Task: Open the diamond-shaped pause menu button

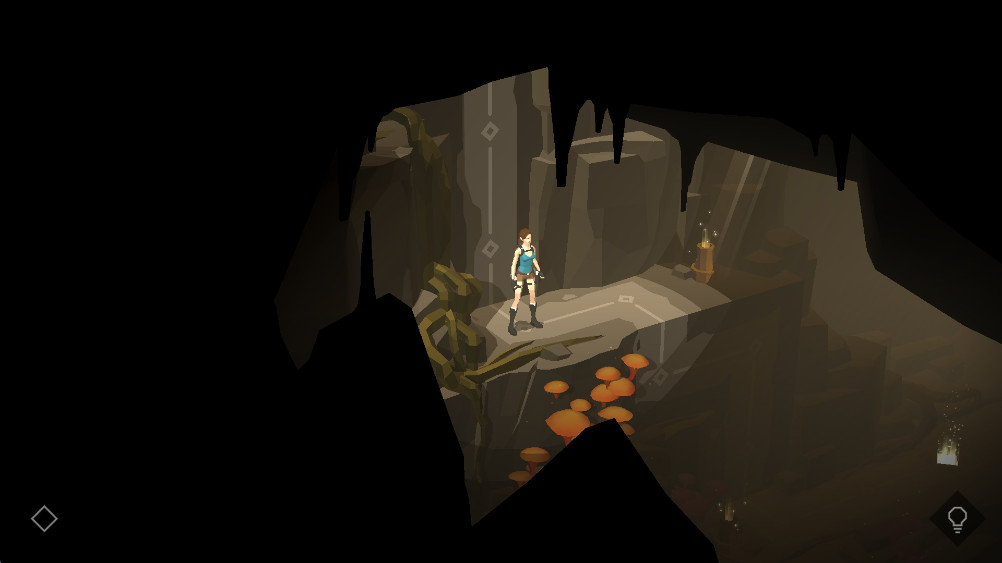Action: point(44,518)
